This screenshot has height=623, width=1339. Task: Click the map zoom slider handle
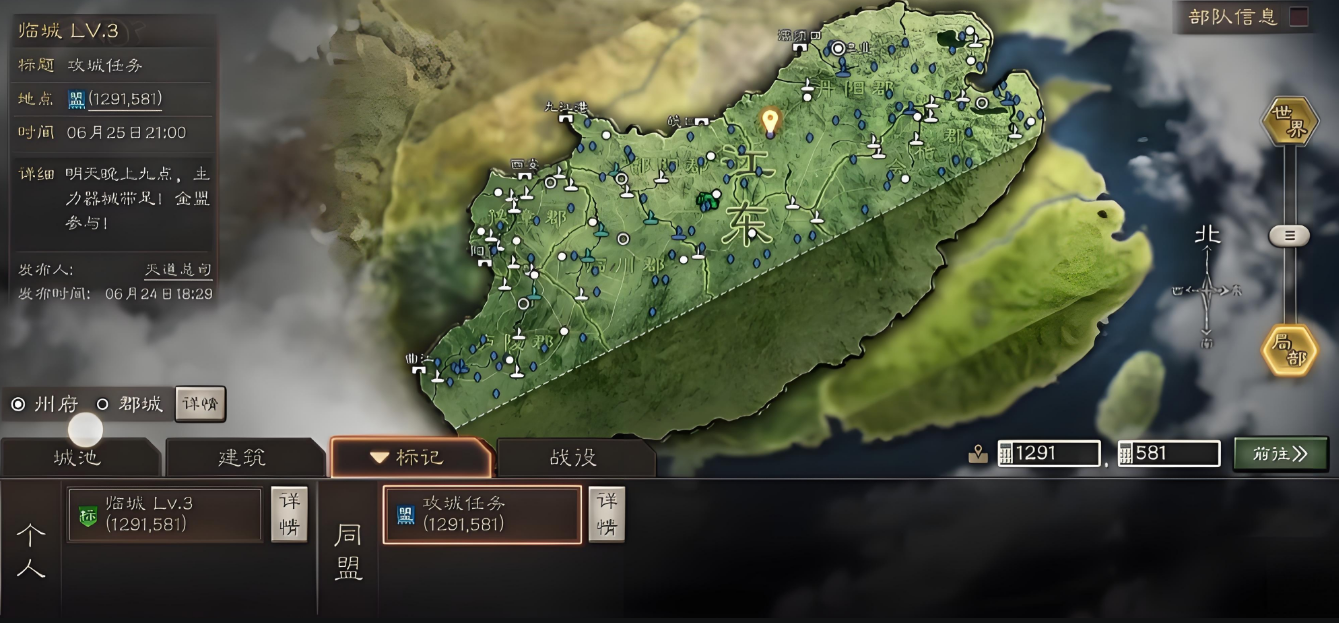(1289, 236)
